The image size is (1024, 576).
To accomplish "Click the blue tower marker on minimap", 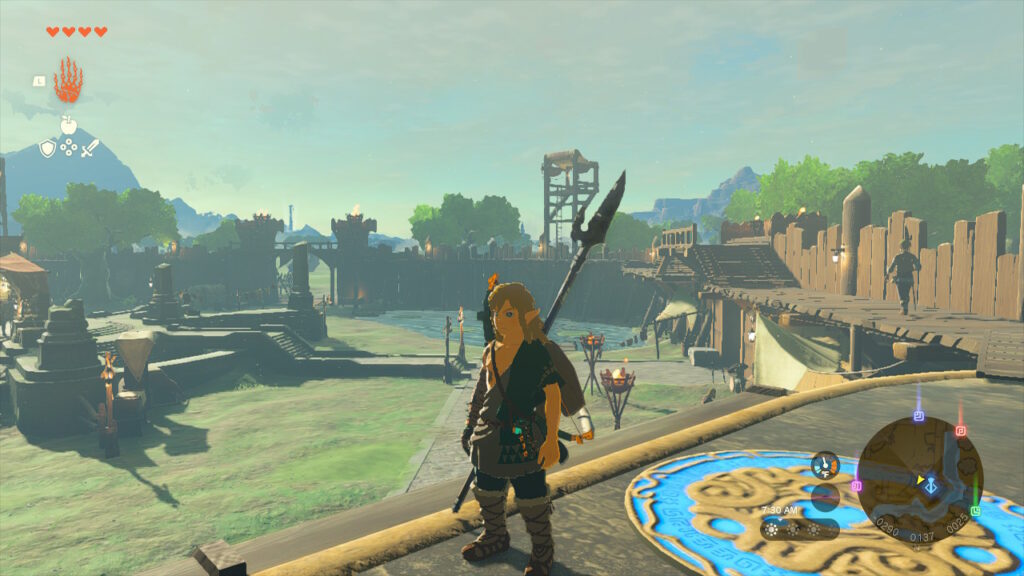I will (931, 485).
